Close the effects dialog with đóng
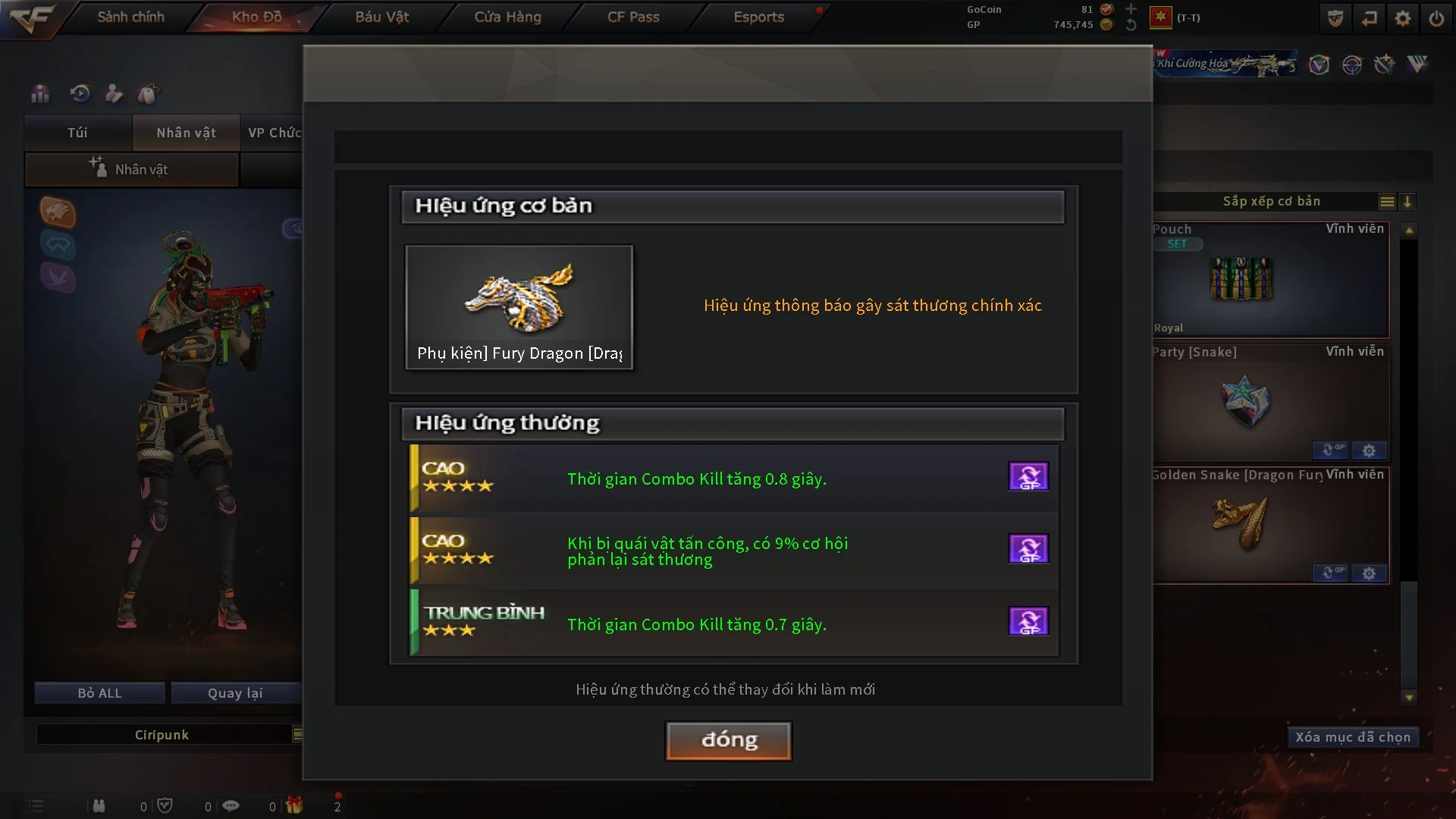The height and width of the screenshot is (819, 1456). [728, 740]
